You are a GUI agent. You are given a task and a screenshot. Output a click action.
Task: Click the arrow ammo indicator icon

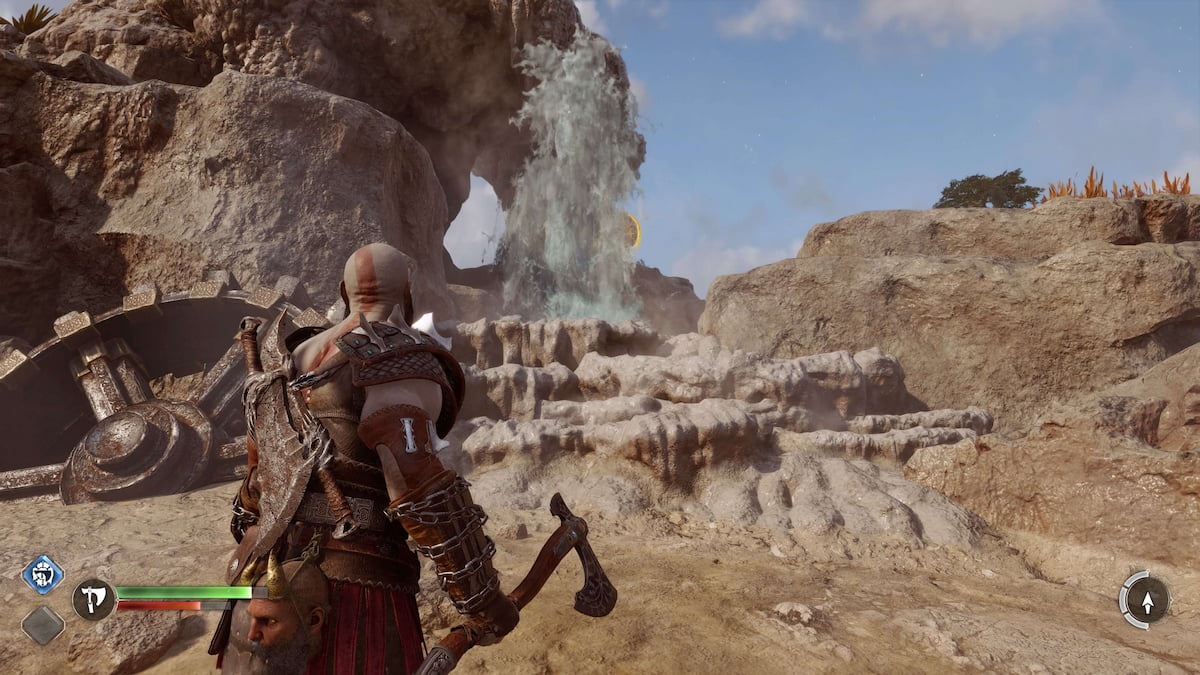click(1146, 600)
